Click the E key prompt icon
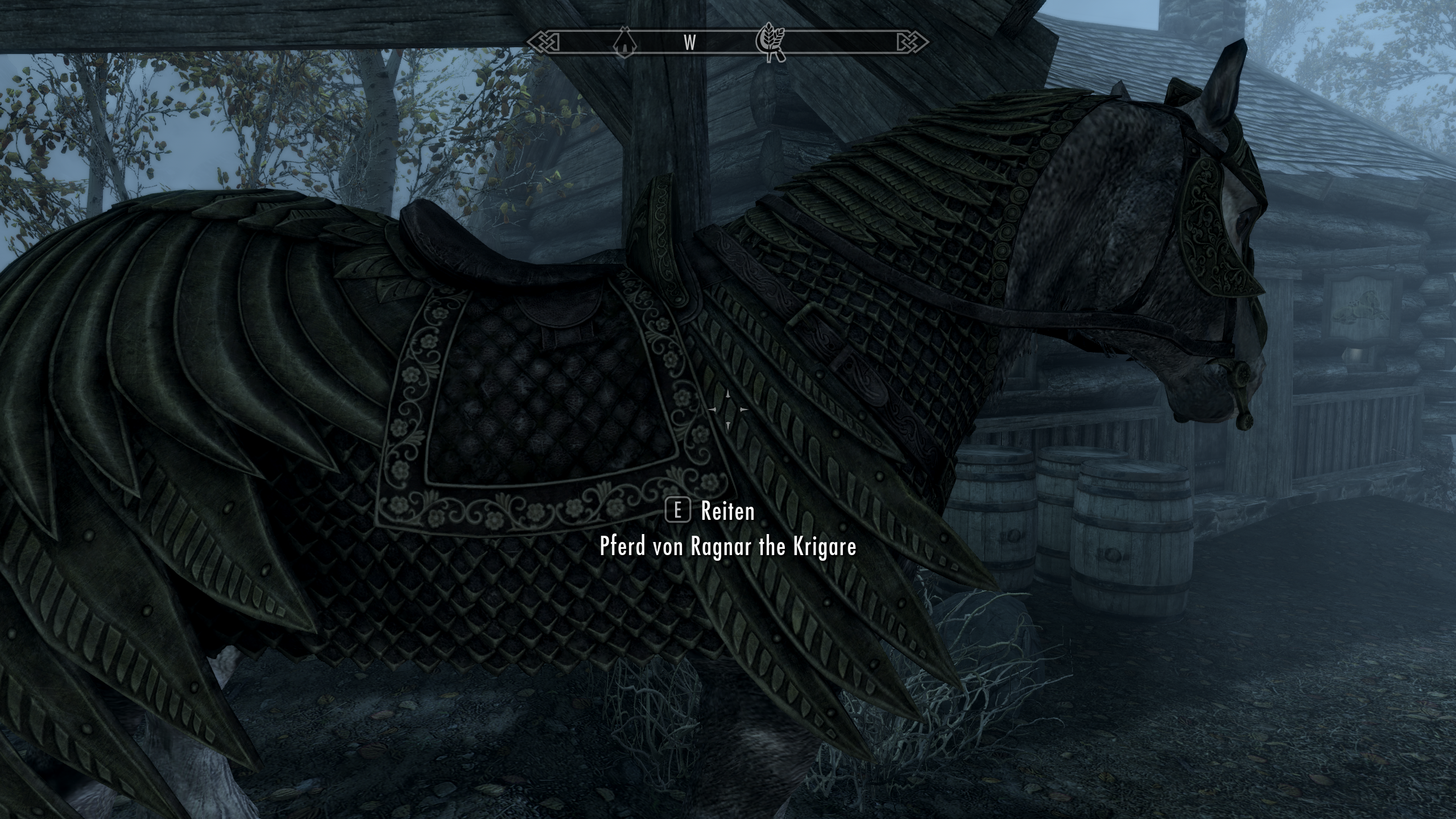 click(x=677, y=511)
